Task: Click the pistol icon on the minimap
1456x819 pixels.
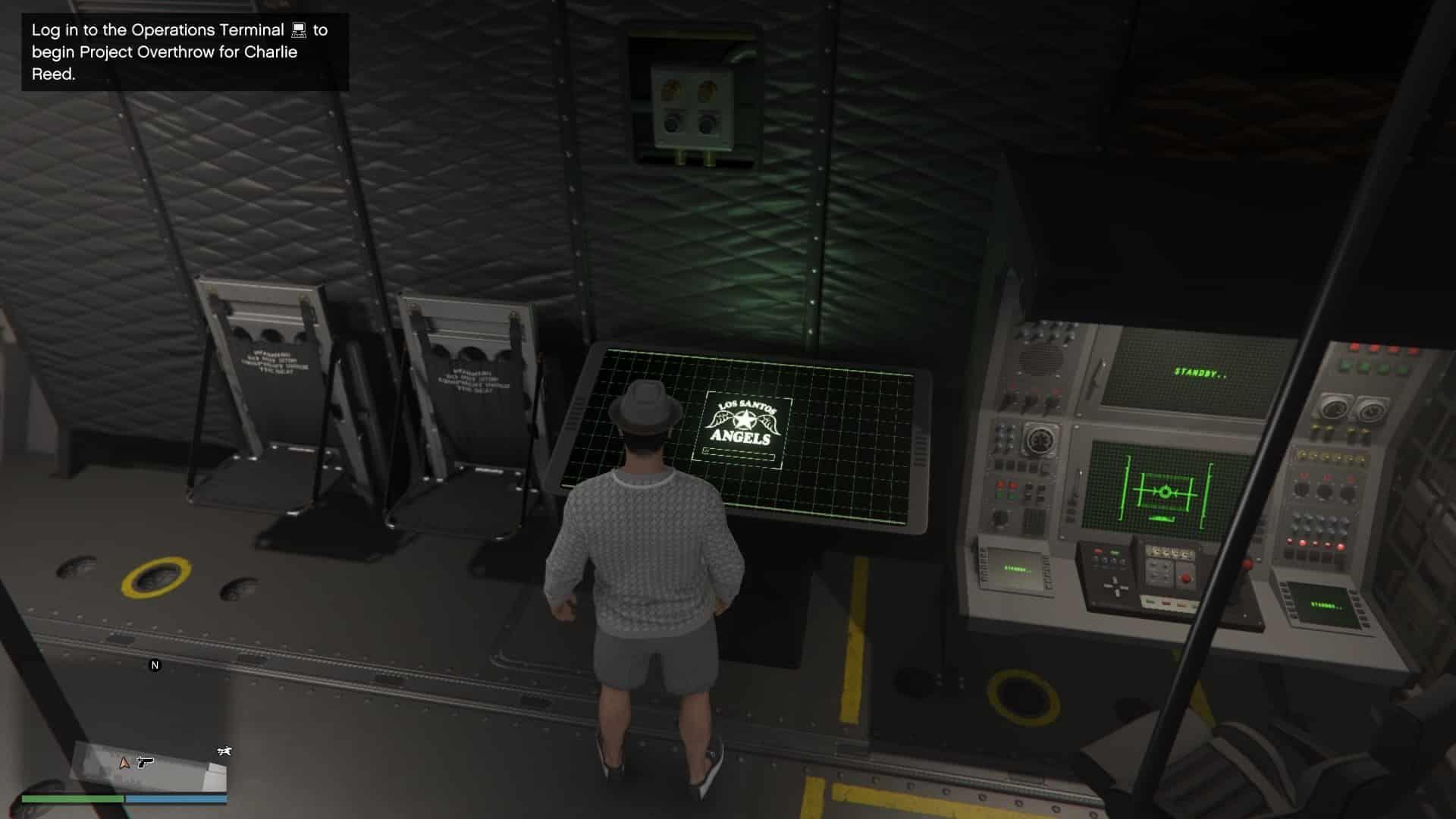Action: tap(144, 763)
